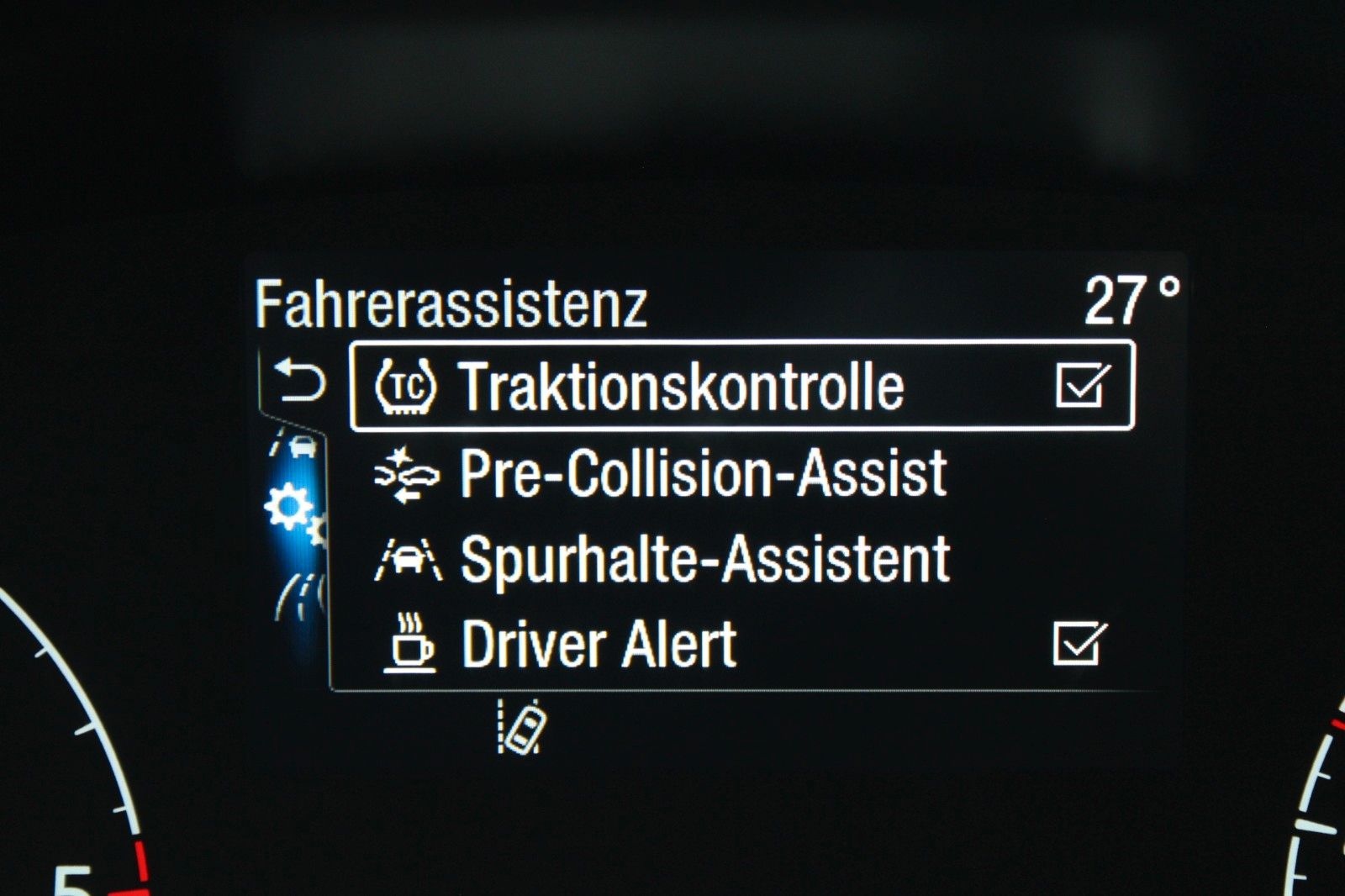Image resolution: width=1345 pixels, height=896 pixels.
Task: Activate the back return arrow
Action: [303, 377]
